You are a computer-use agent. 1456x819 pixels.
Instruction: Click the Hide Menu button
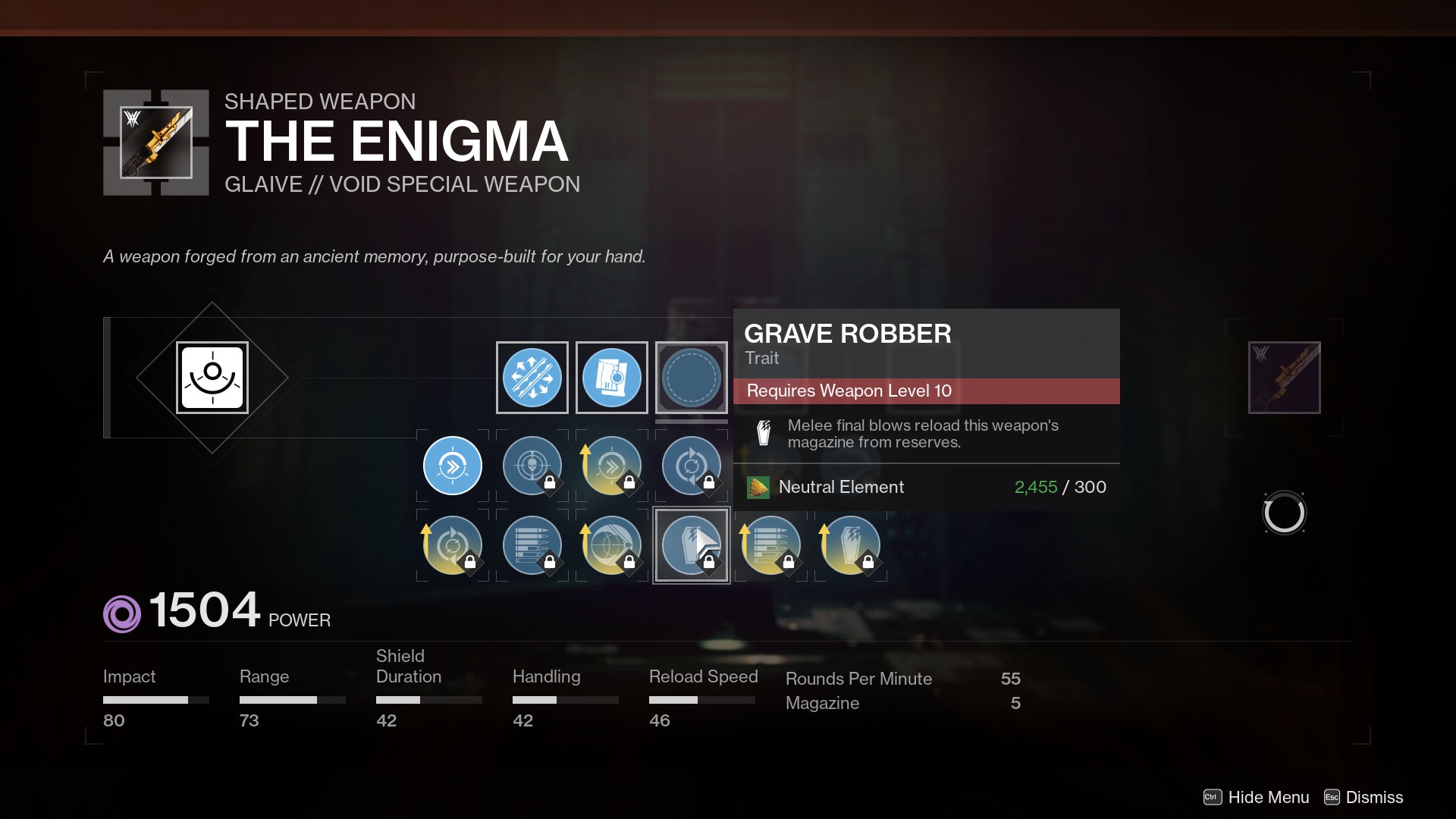tap(1268, 797)
